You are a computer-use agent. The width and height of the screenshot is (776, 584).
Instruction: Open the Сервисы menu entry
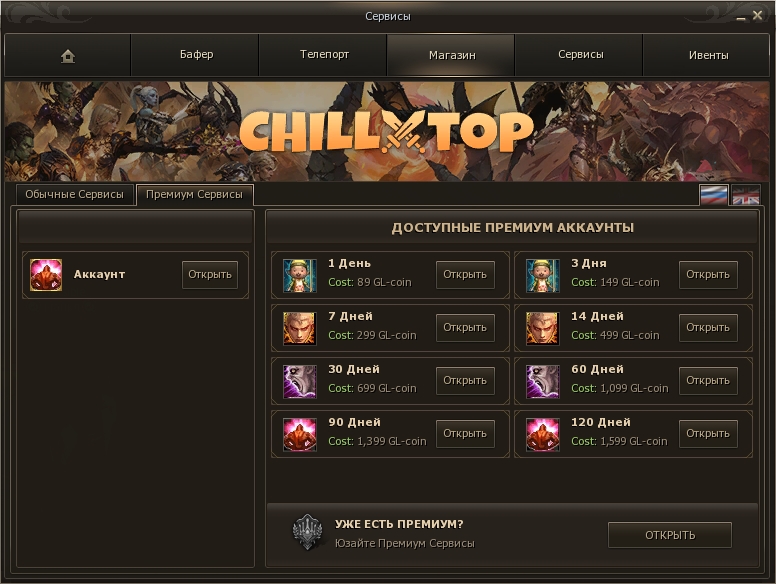580,55
